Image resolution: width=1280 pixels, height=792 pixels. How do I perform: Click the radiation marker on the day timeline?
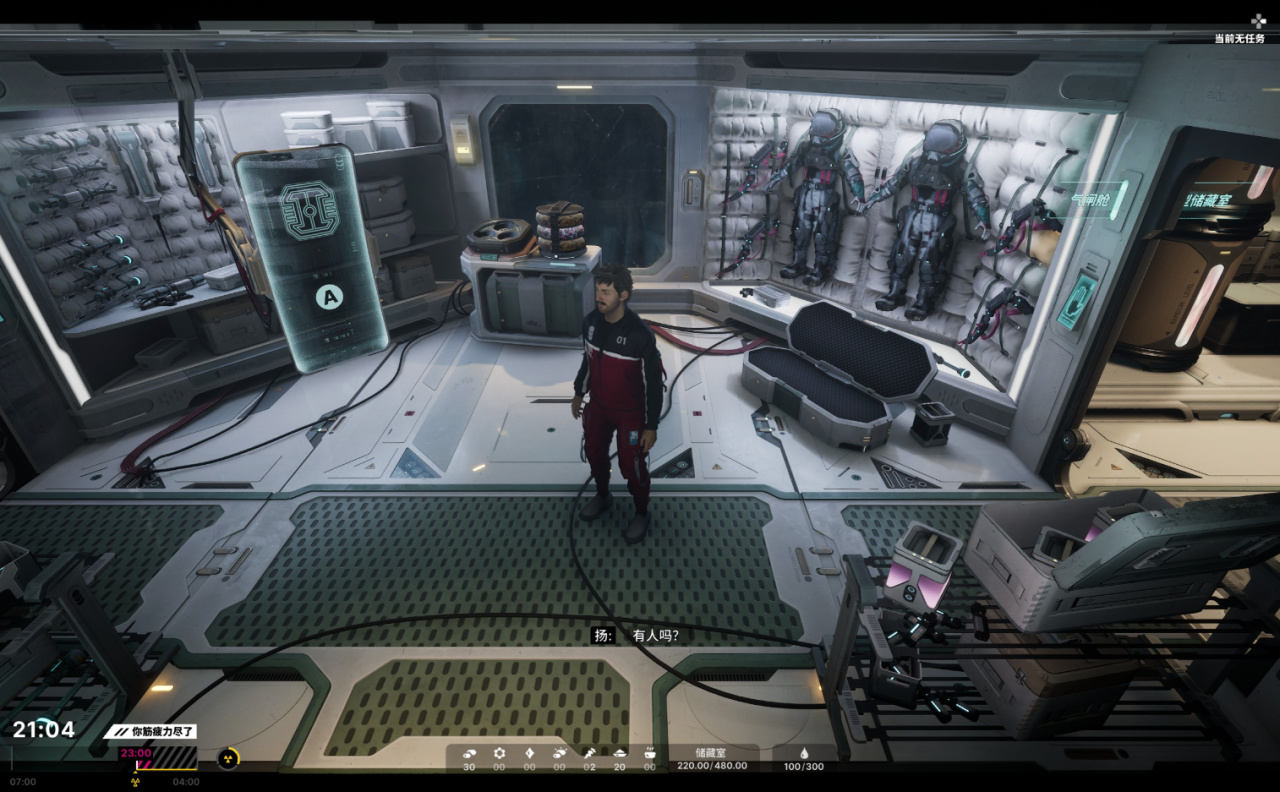pos(135,782)
